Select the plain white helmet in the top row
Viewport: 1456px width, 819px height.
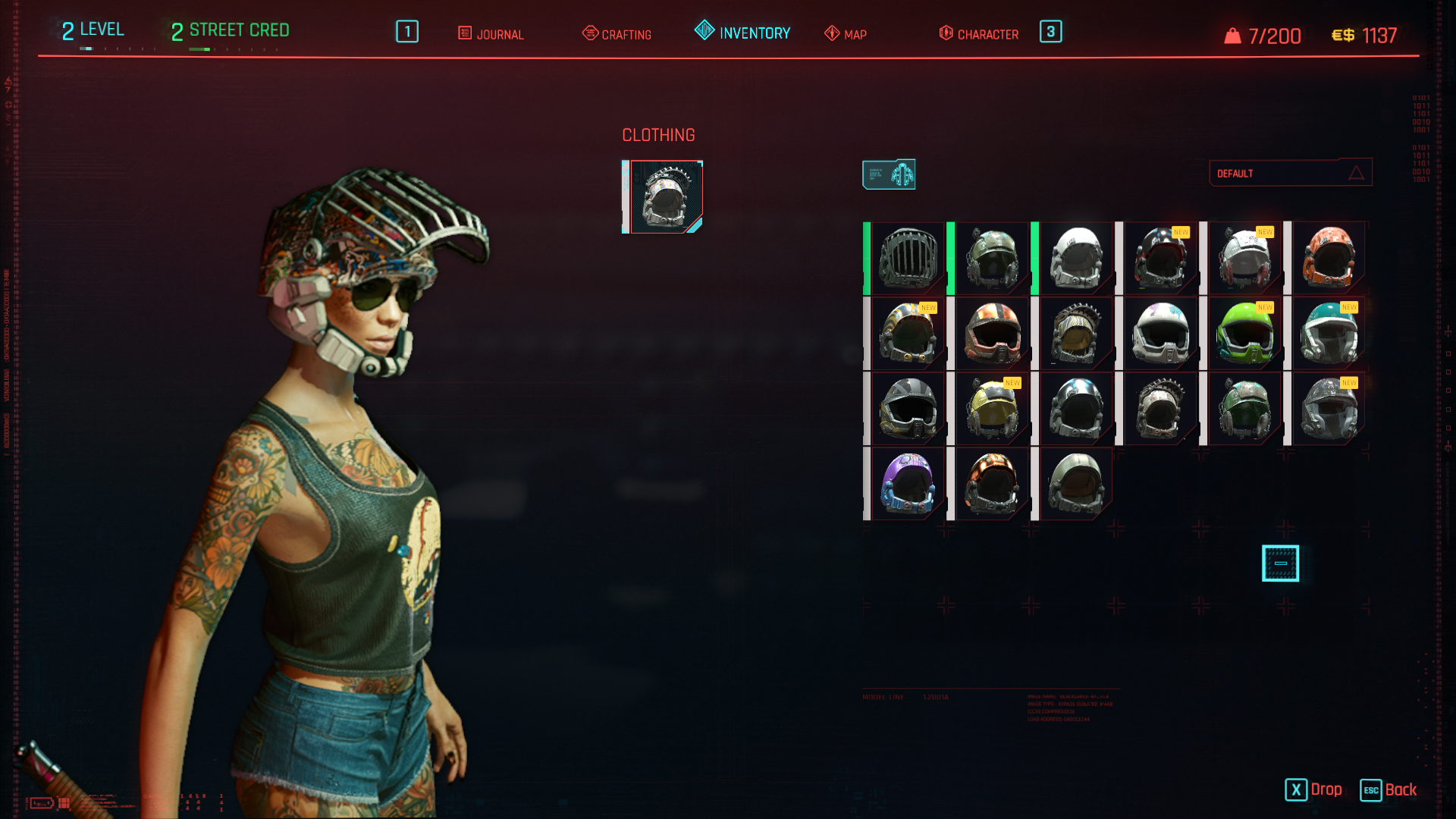click(1076, 259)
